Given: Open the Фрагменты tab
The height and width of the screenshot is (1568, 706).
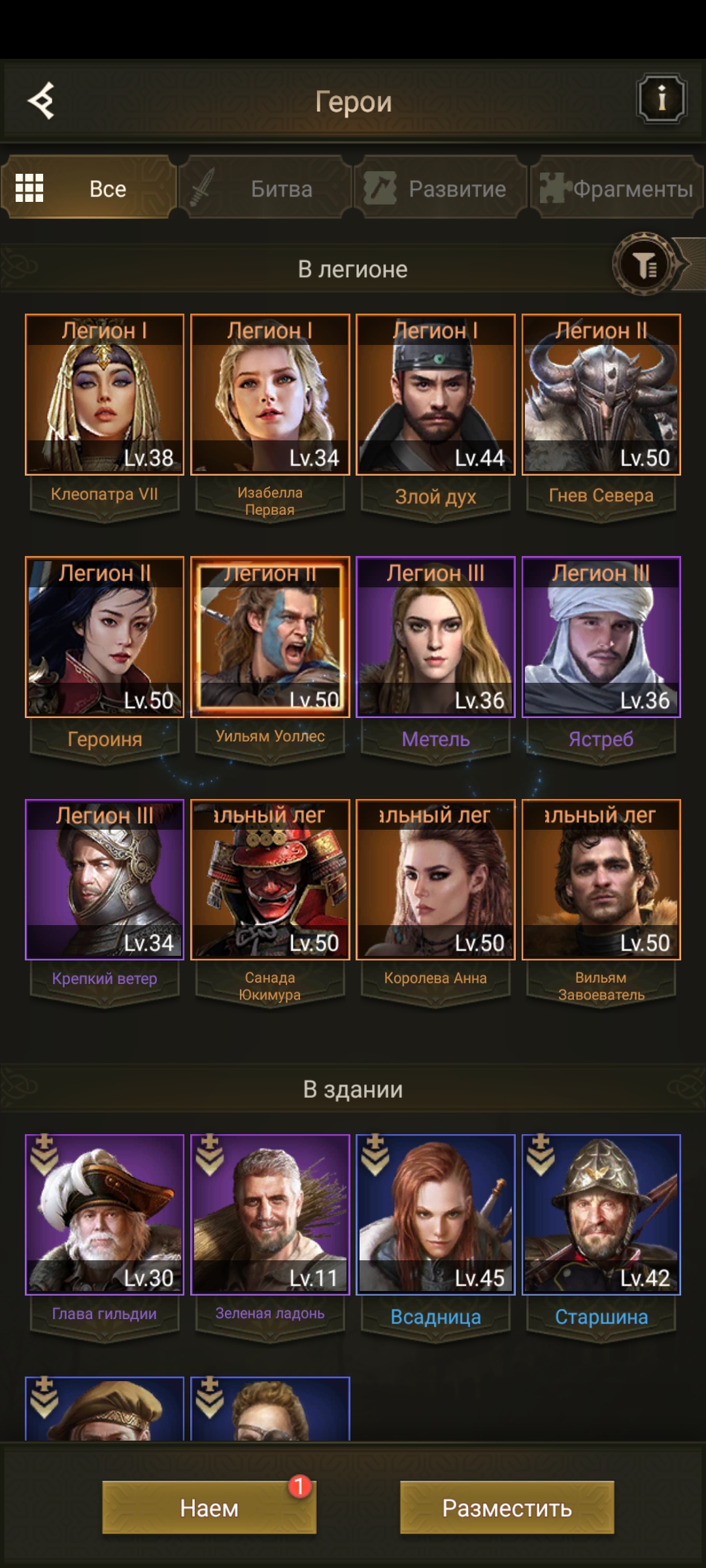Looking at the screenshot, I should pyautogui.click(x=617, y=189).
